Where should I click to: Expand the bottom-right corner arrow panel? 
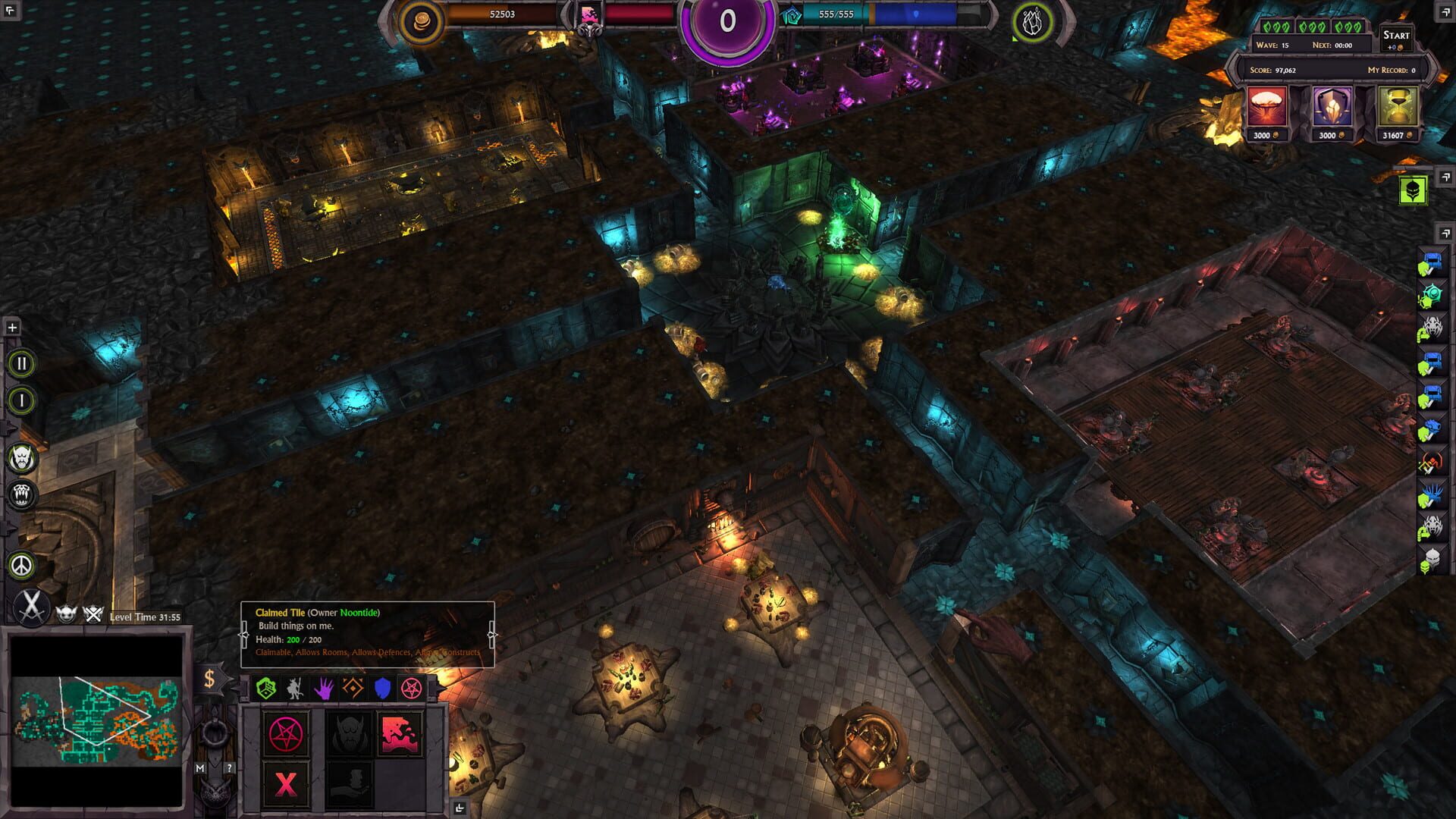coord(460,806)
